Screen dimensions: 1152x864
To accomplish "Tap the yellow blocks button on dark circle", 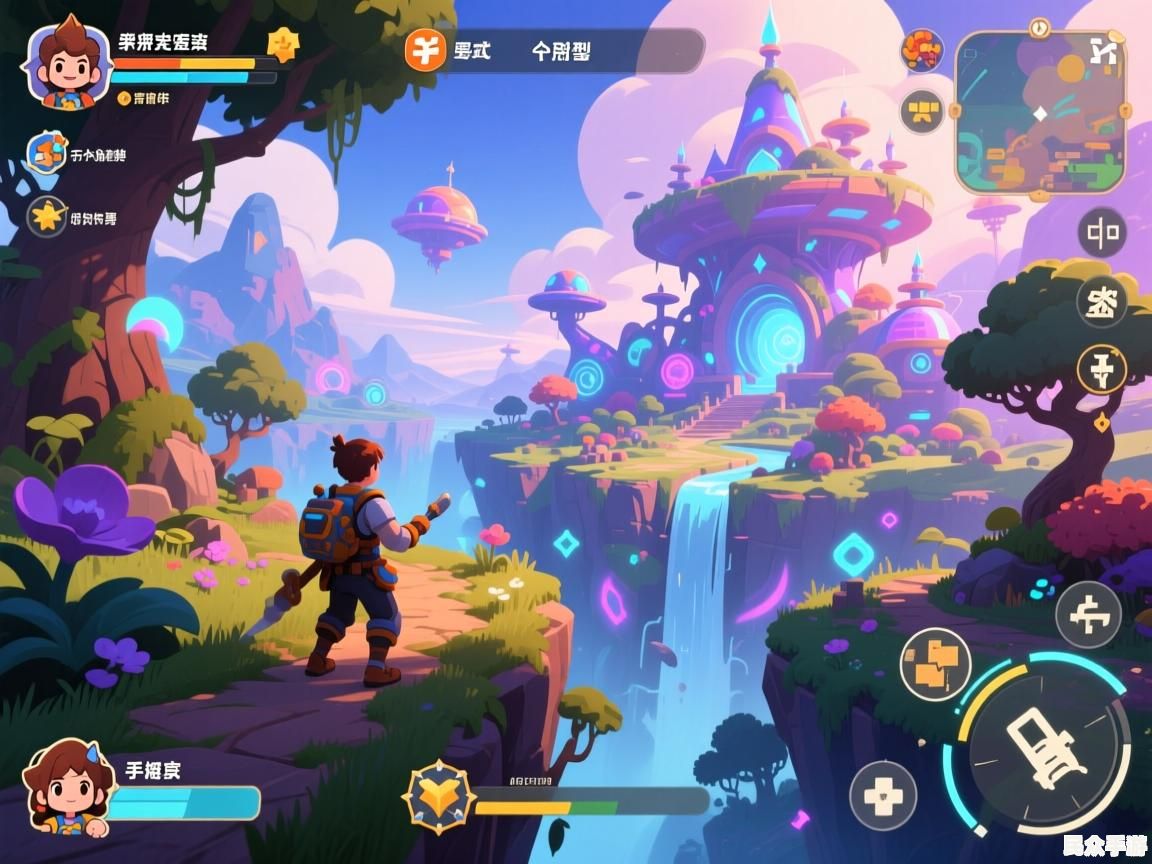I will [x=922, y=111].
